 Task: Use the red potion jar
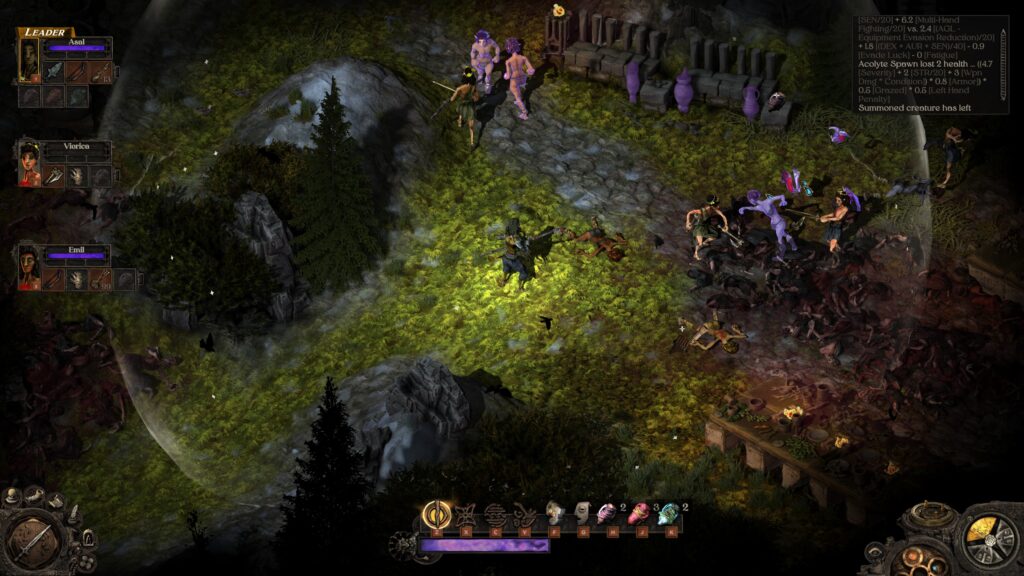(x=639, y=515)
